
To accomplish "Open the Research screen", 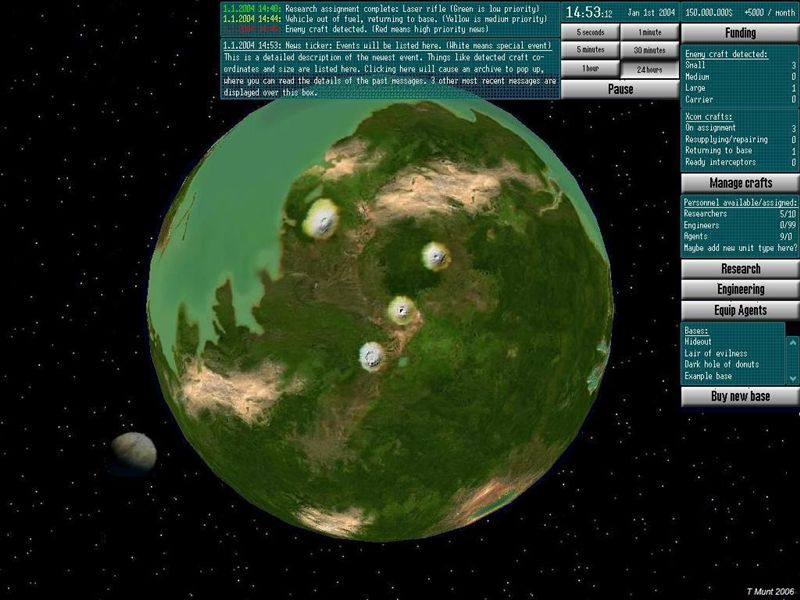I will pyautogui.click(x=740, y=269).
